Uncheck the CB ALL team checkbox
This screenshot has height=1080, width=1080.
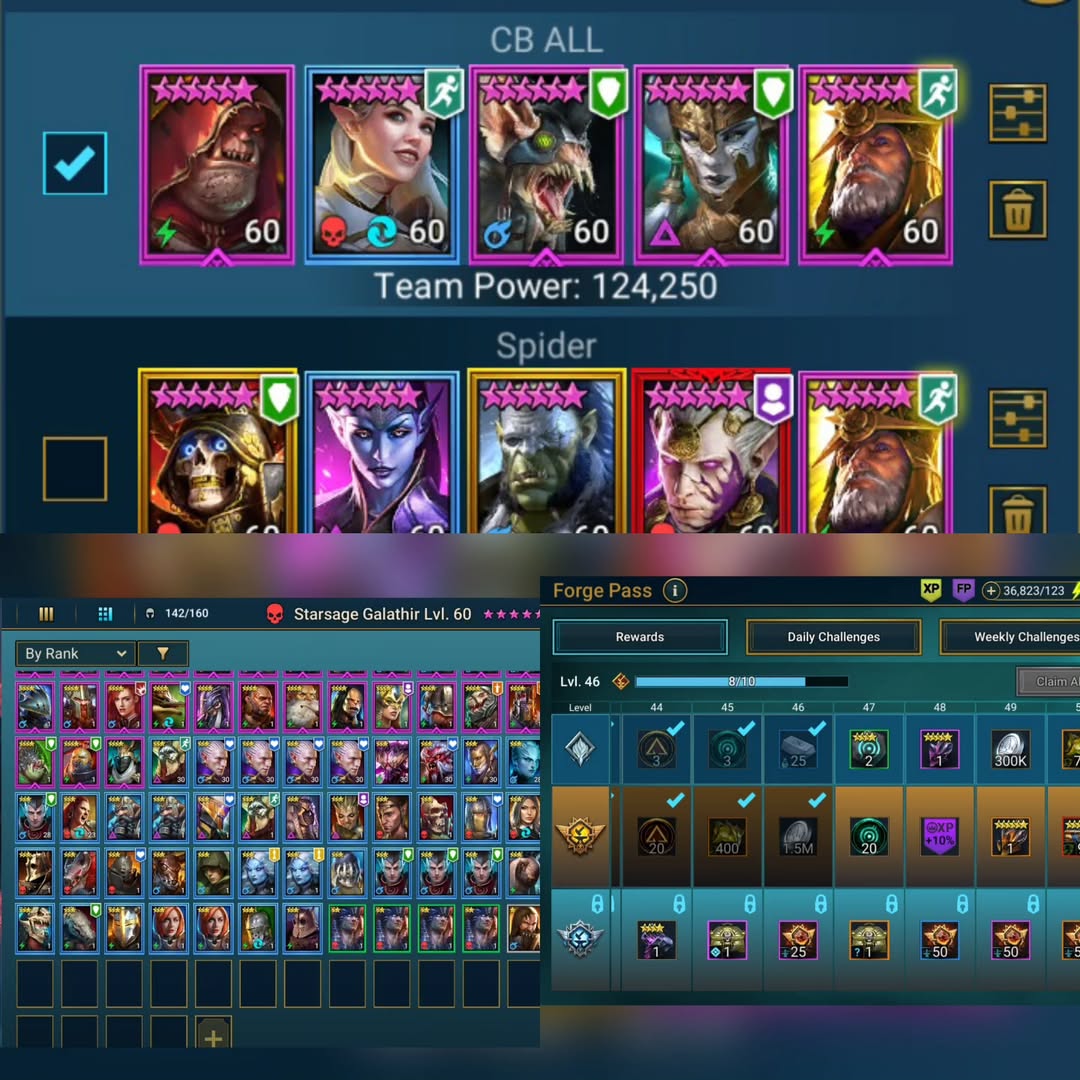pyautogui.click(x=75, y=164)
